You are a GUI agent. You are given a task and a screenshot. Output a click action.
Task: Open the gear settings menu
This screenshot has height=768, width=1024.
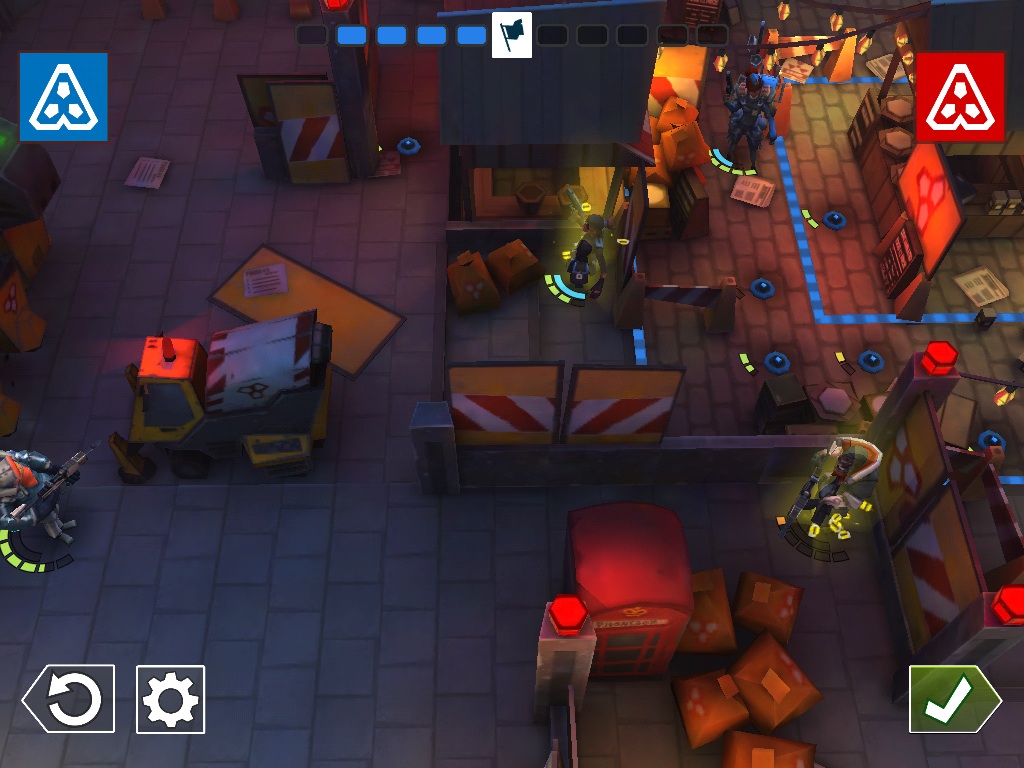click(x=170, y=699)
